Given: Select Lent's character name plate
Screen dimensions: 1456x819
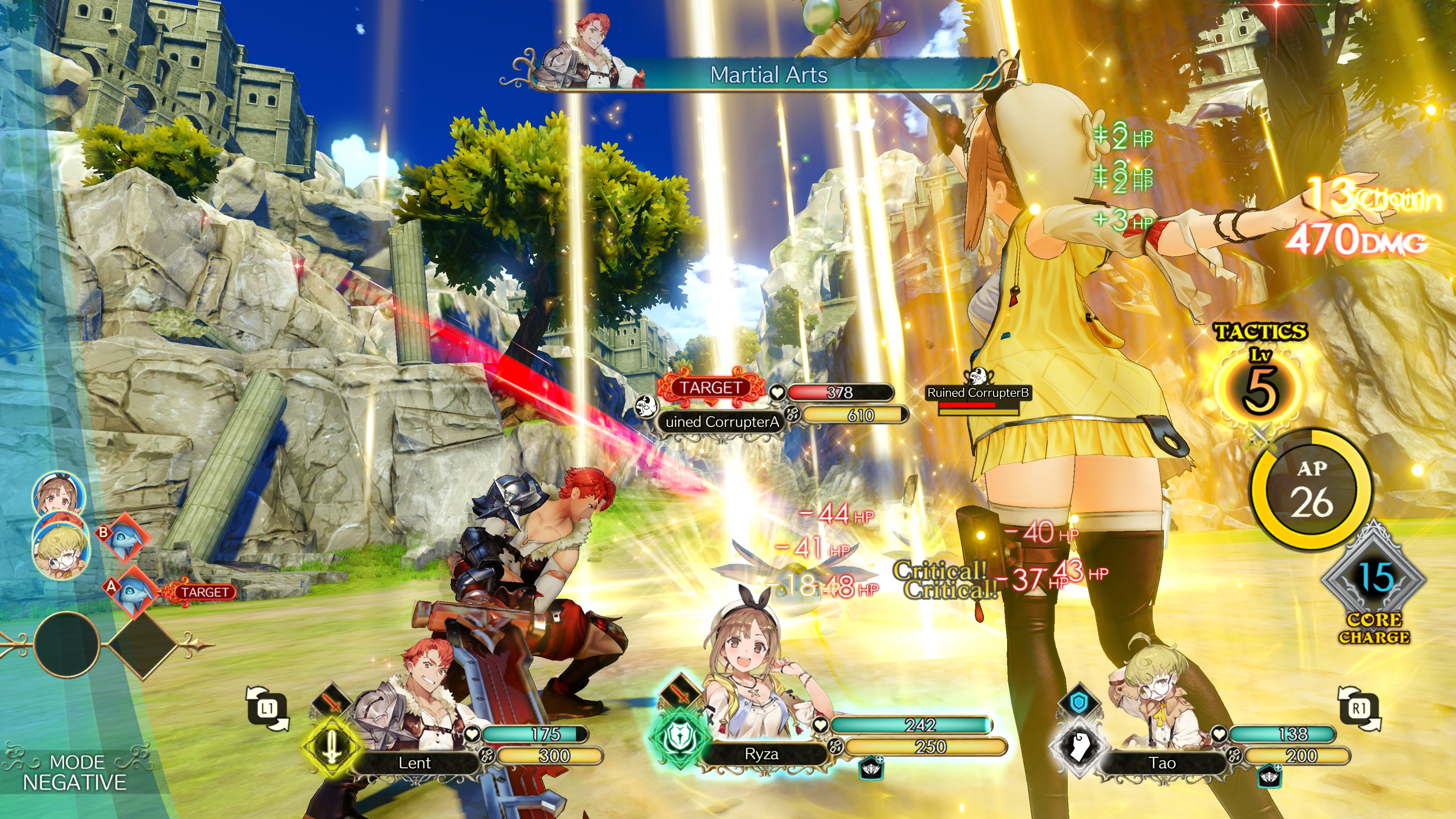Looking at the screenshot, I should 415,763.
